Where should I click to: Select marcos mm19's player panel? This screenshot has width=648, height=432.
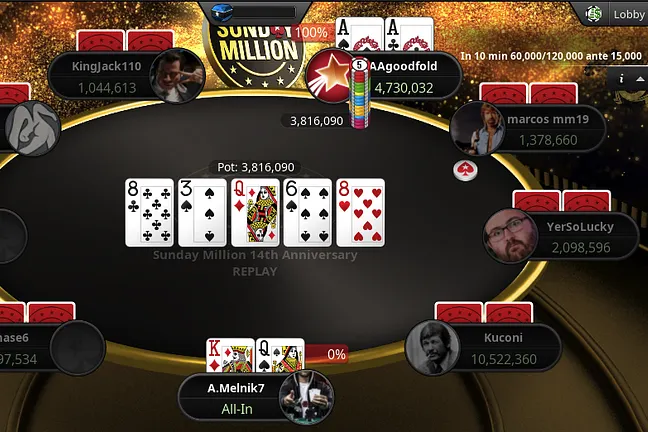coord(540,129)
